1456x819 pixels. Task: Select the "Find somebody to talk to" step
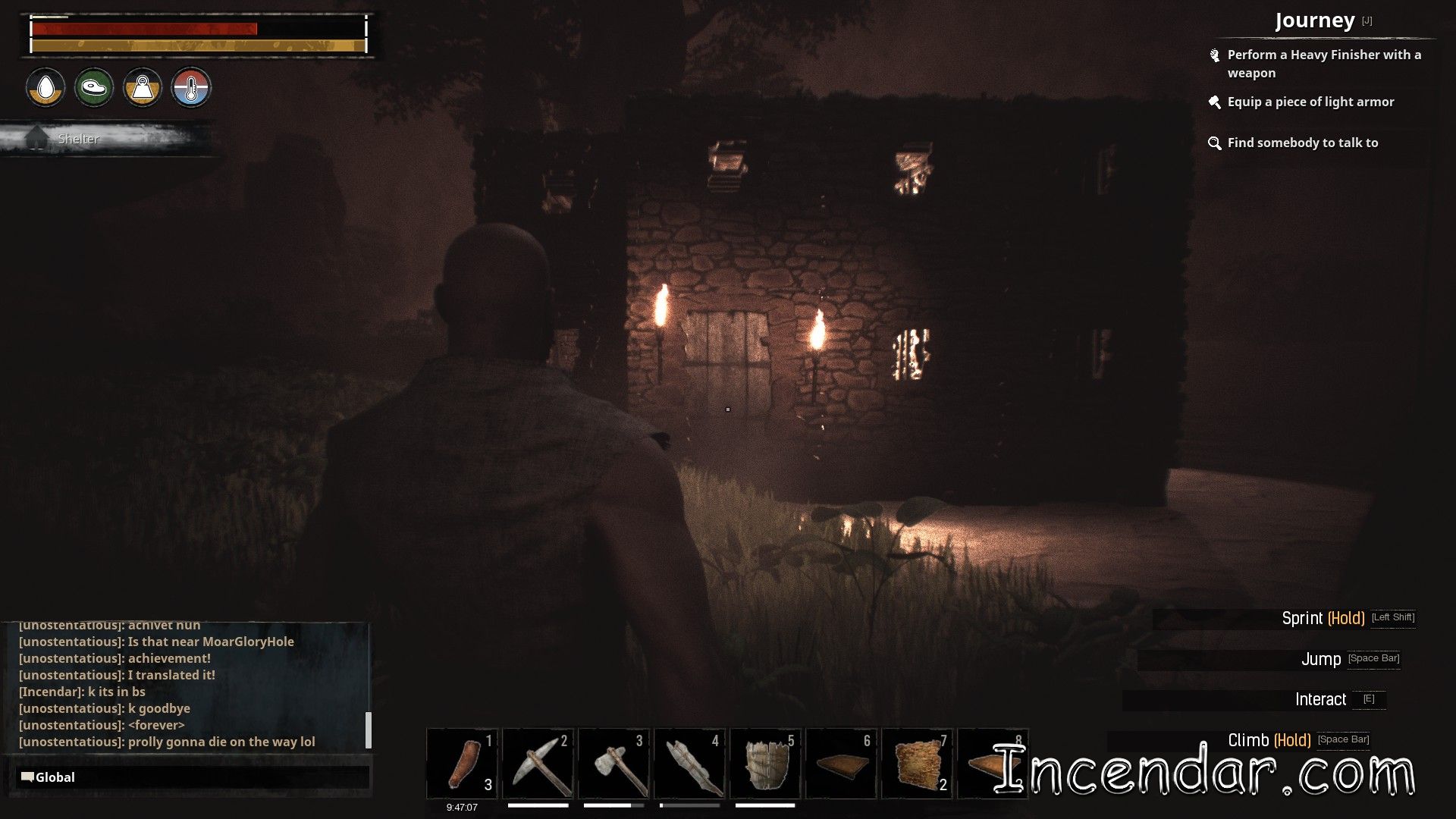(x=1302, y=143)
